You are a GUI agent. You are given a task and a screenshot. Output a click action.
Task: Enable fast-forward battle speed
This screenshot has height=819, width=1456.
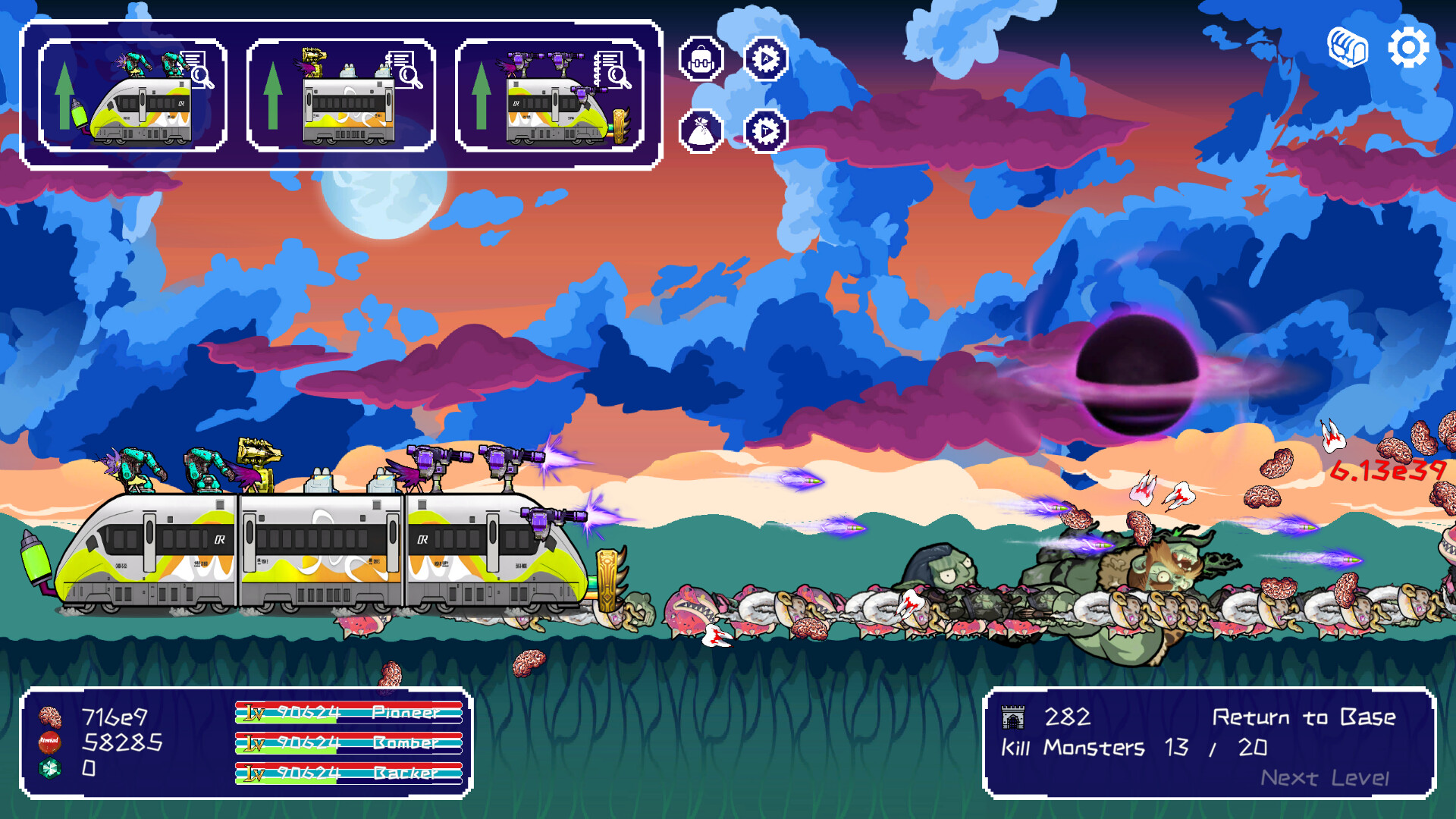[766, 130]
